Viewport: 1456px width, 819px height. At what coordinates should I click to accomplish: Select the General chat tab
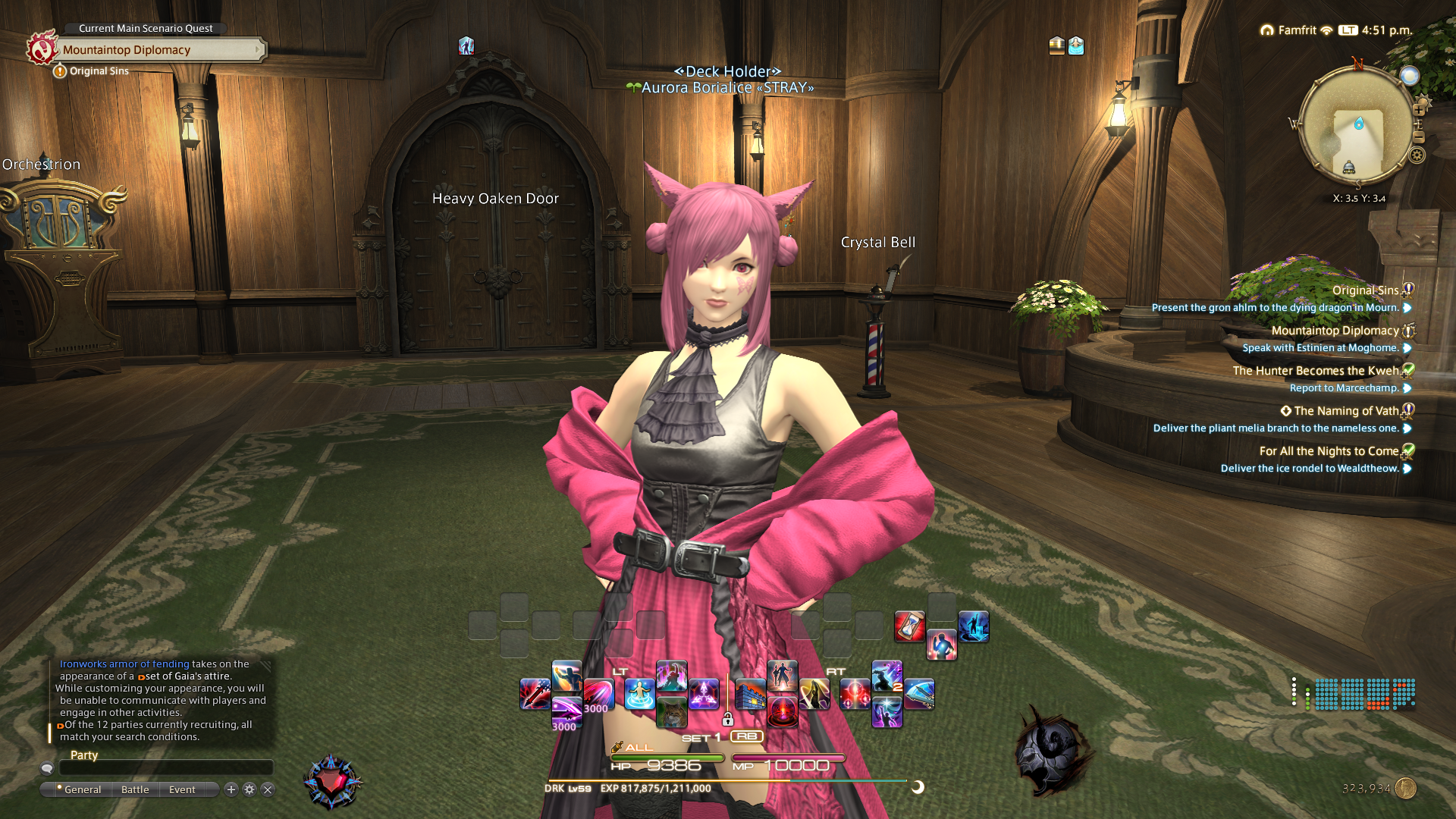coord(82,789)
